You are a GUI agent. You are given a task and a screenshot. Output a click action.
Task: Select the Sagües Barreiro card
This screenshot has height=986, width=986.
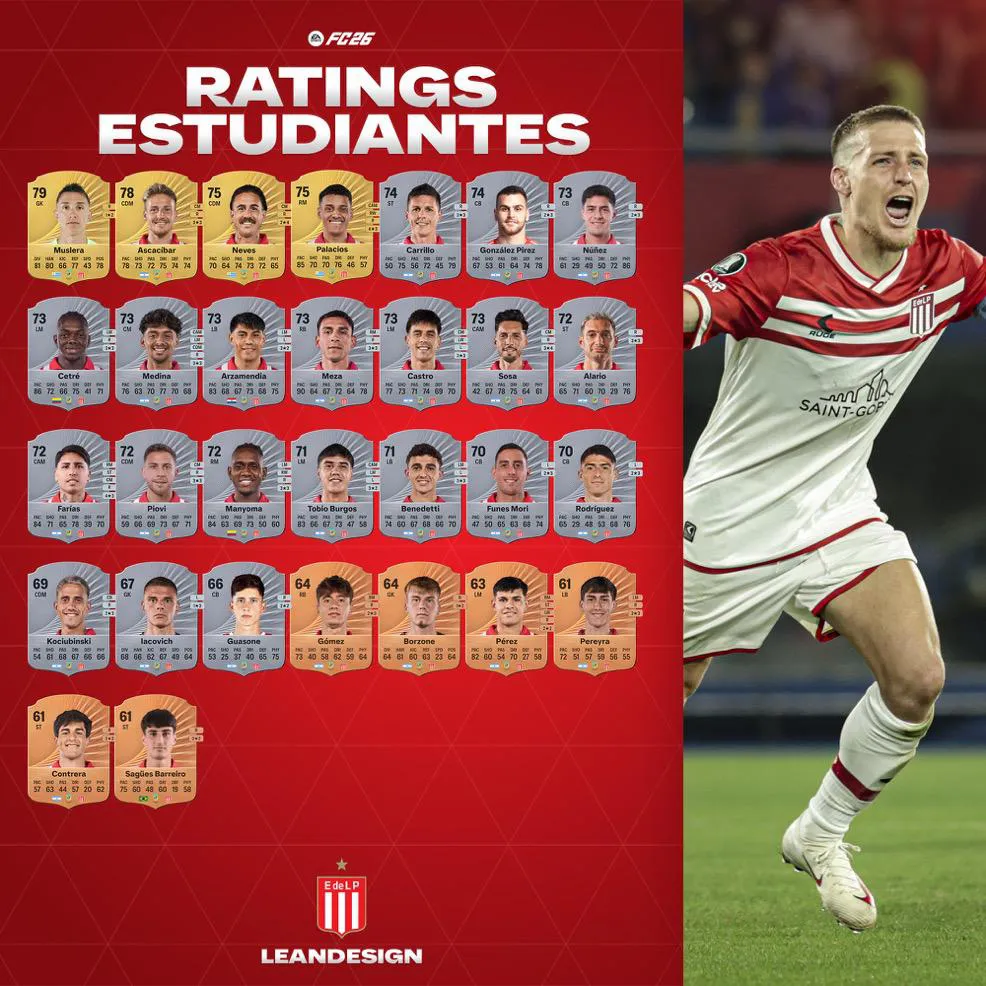[156, 751]
